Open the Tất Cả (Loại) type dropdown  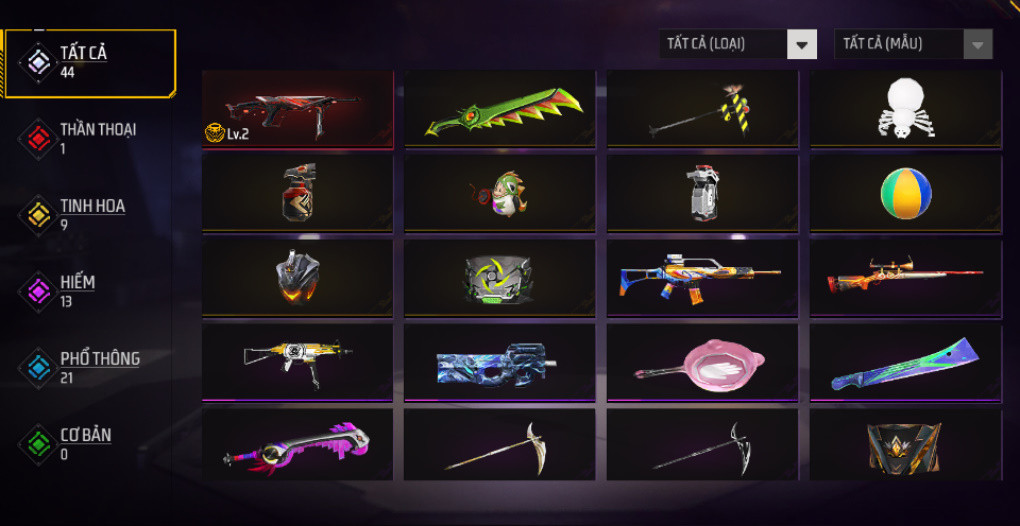click(738, 44)
